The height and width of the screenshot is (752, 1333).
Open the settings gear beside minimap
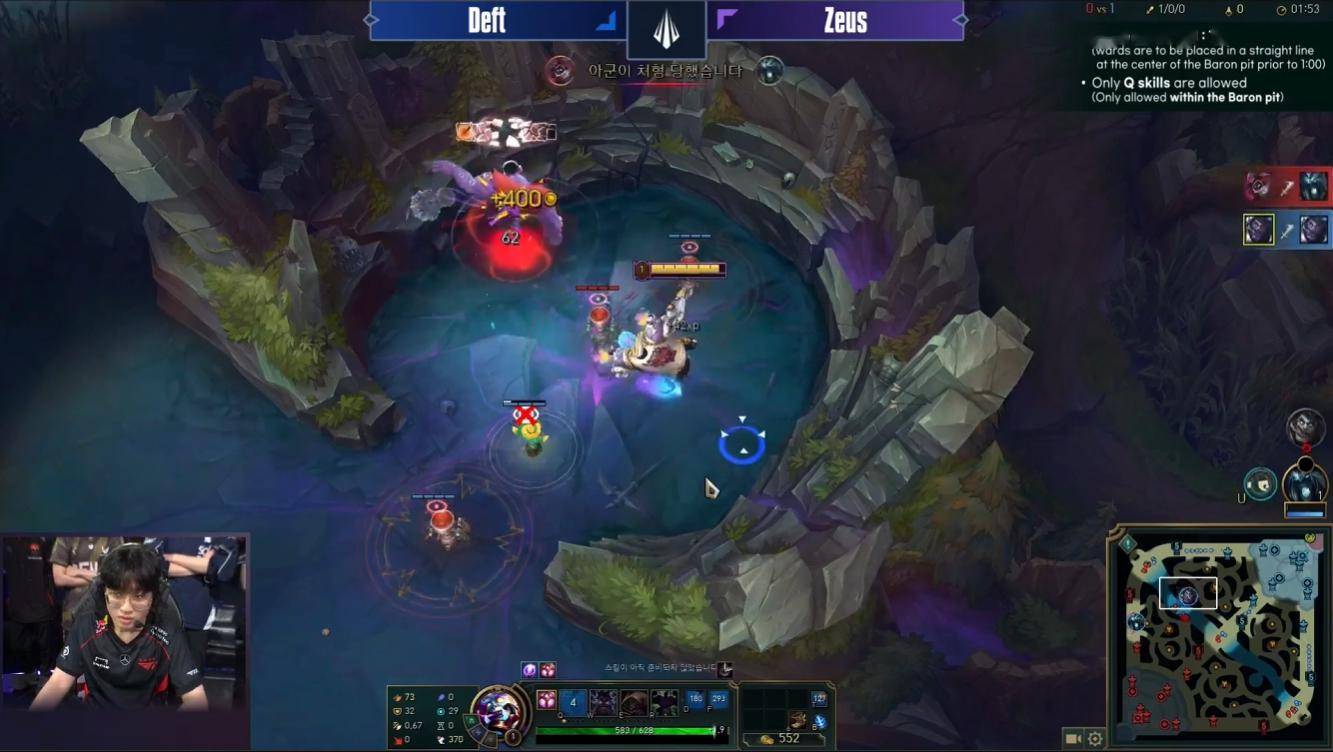point(1095,739)
